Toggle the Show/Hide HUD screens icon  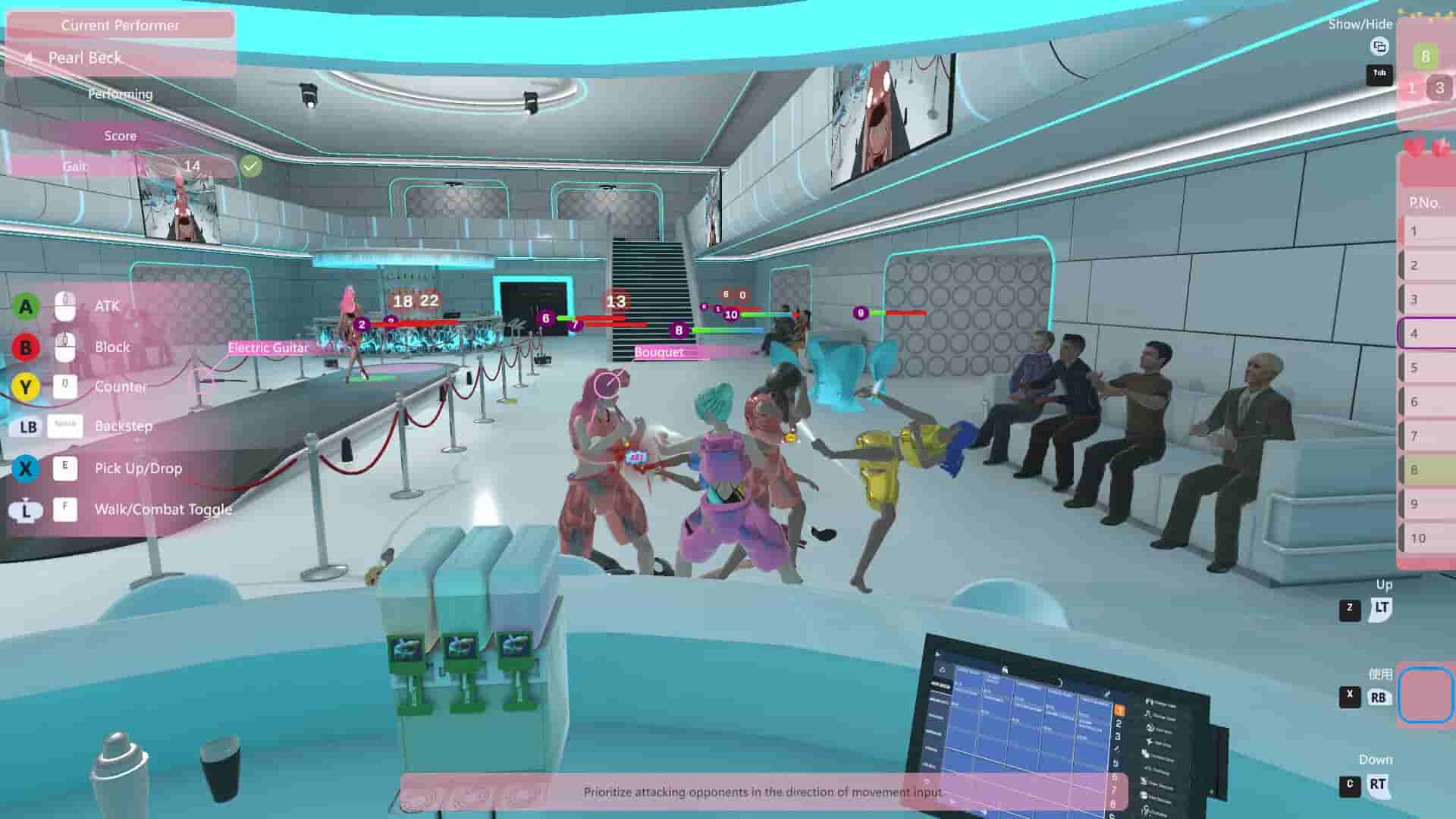pyautogui.click(x=1379, y=47)
